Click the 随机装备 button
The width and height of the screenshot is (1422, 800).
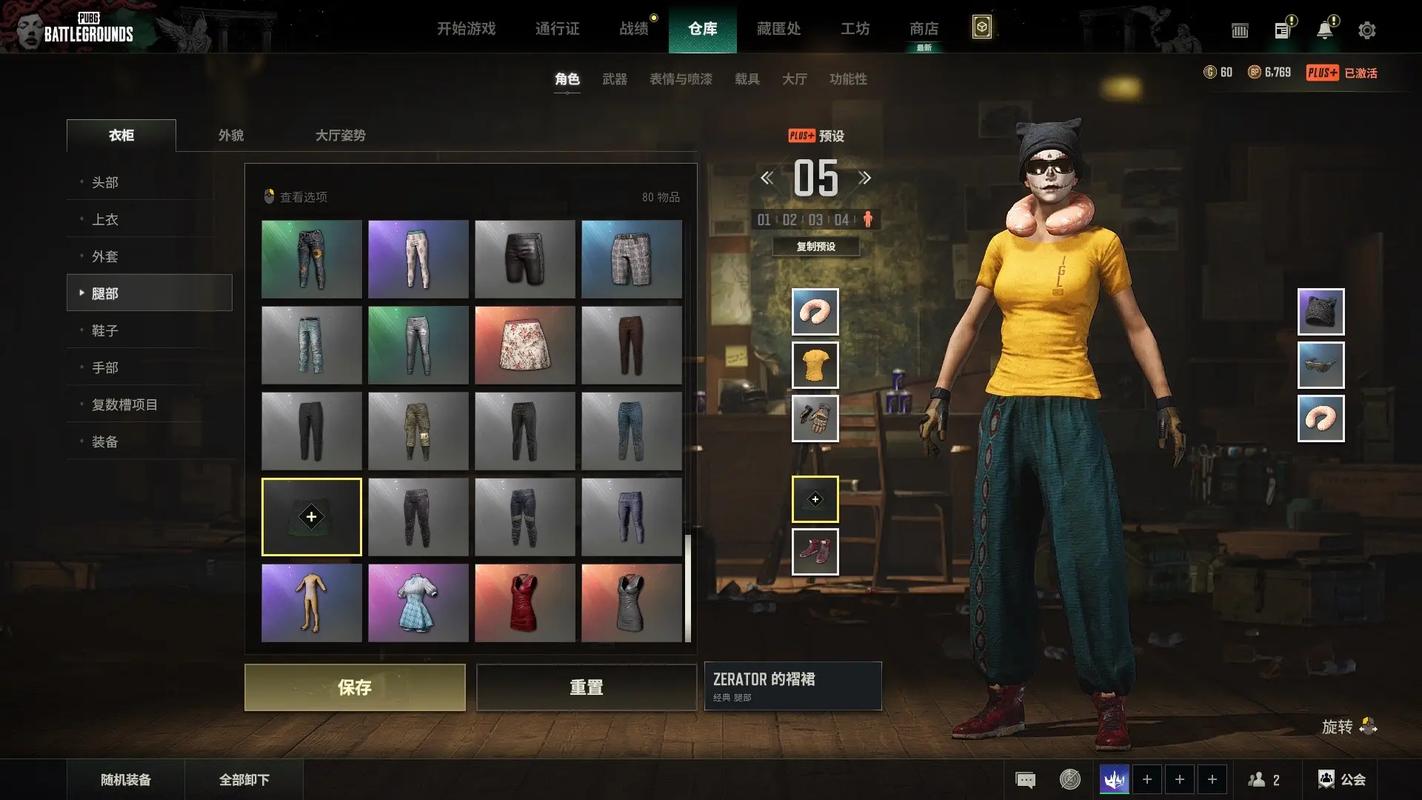click(x=126, y=780)
